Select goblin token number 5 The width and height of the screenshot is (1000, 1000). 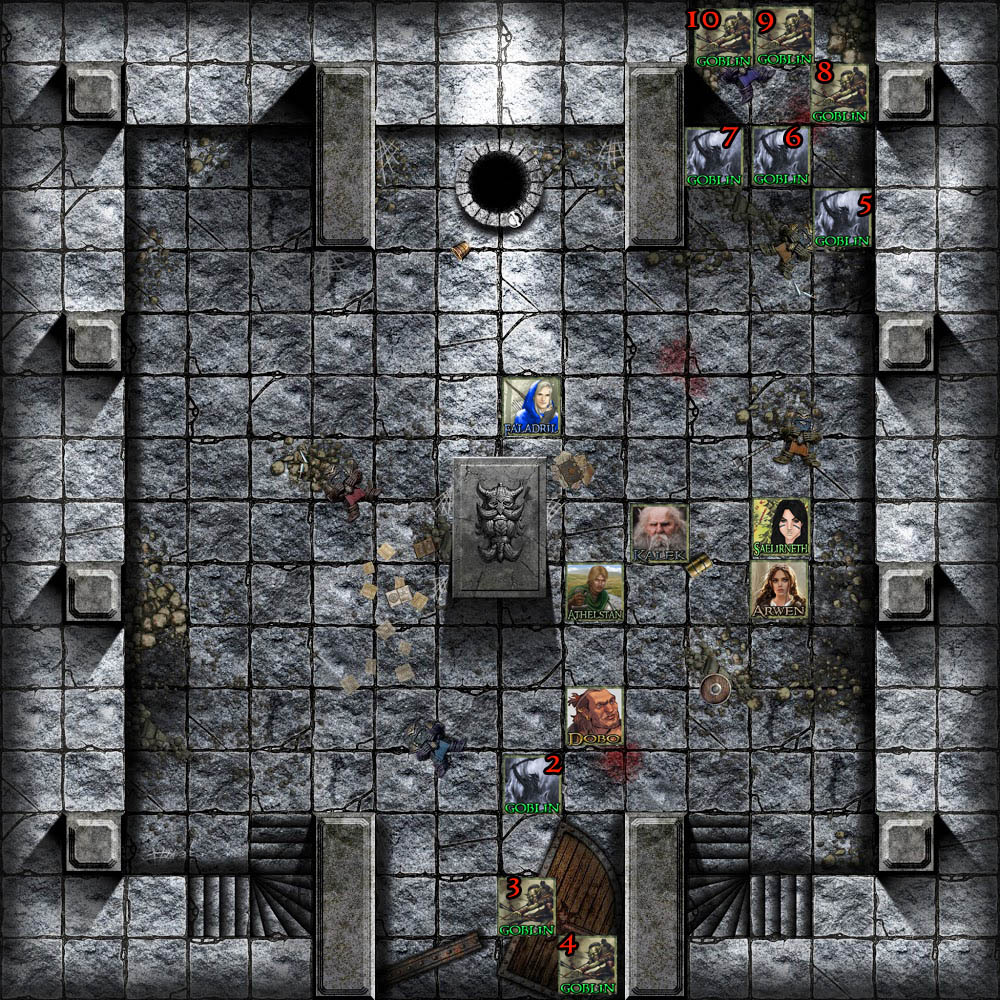[x=842, y=218]
